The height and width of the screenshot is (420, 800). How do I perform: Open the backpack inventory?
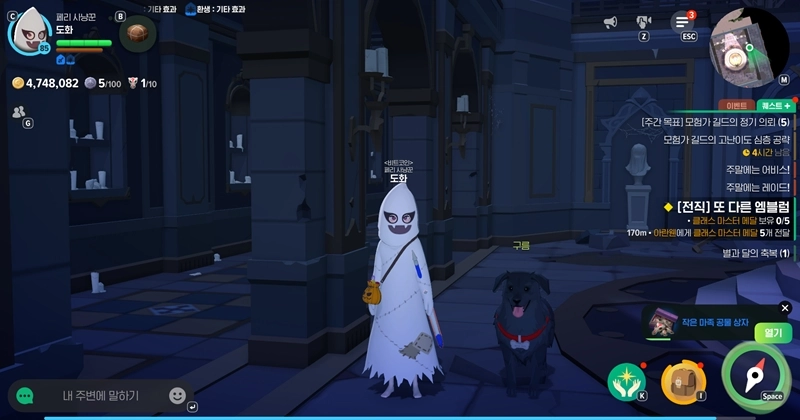[682, 382]
